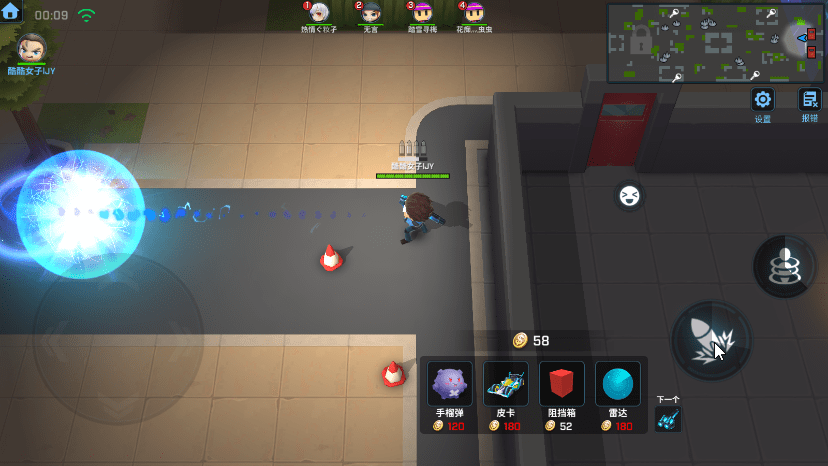Buy the 手榴弹 grenade item
Screen dimensions: 828x466
(450, 384)
